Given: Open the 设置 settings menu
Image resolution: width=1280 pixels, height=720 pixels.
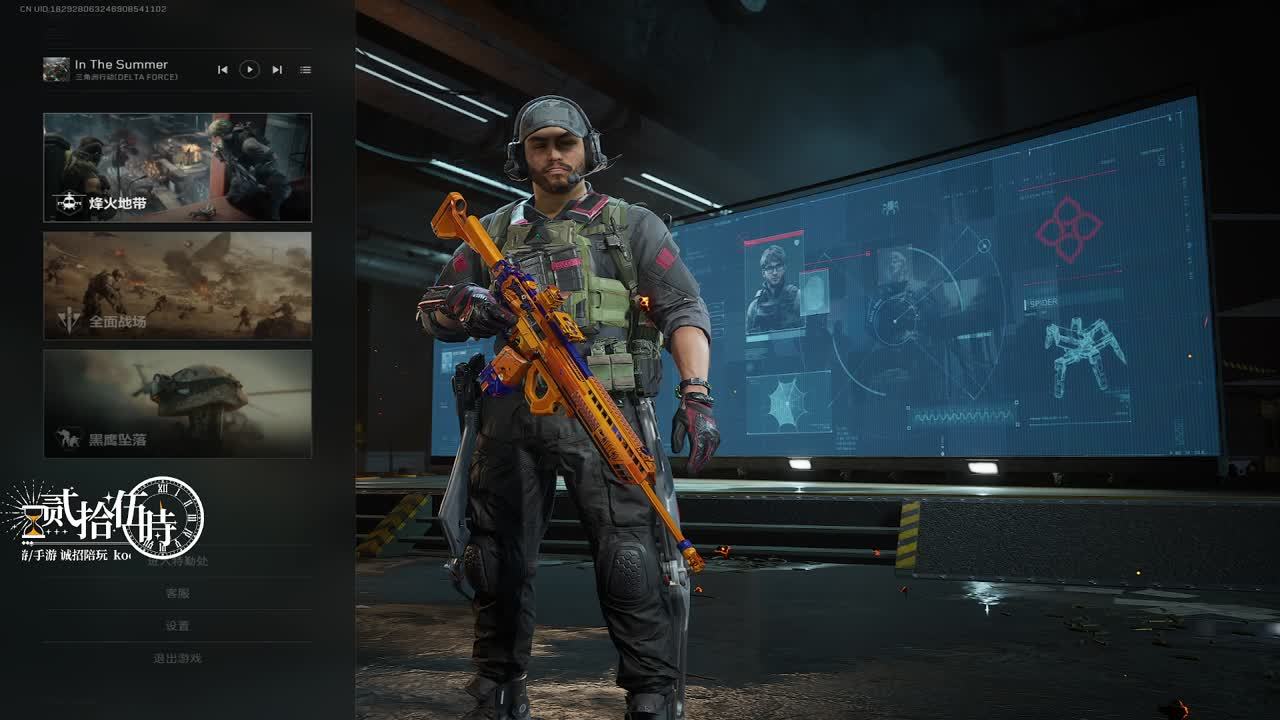Looking at the screenshot, I should pos(177,626).
